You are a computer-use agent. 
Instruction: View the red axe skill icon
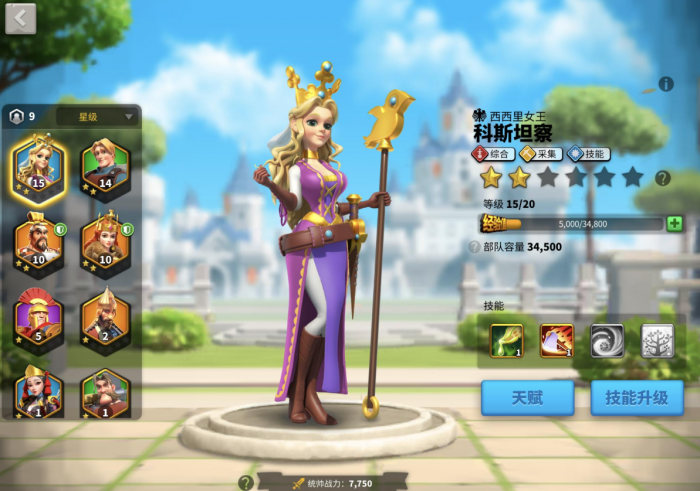(x=557, y=341)
